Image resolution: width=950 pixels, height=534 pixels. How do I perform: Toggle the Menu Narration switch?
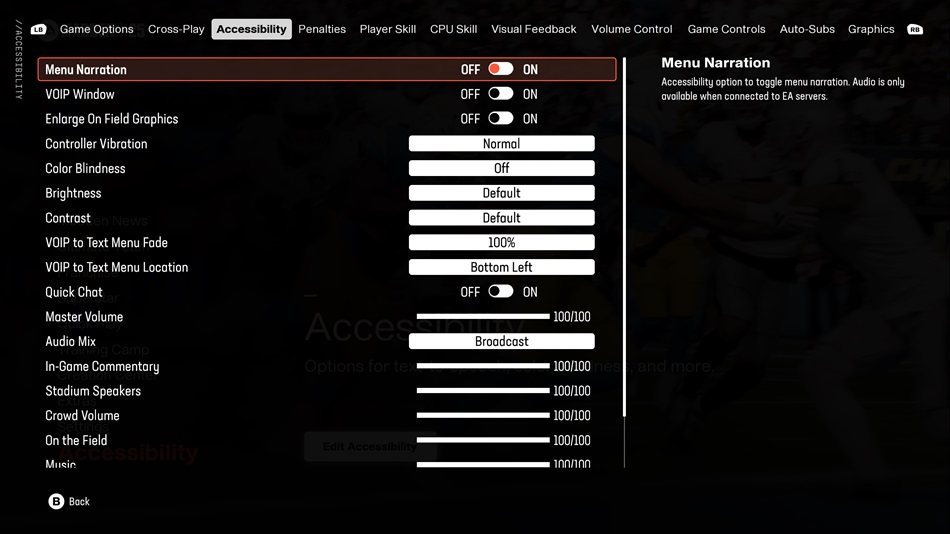501,69
